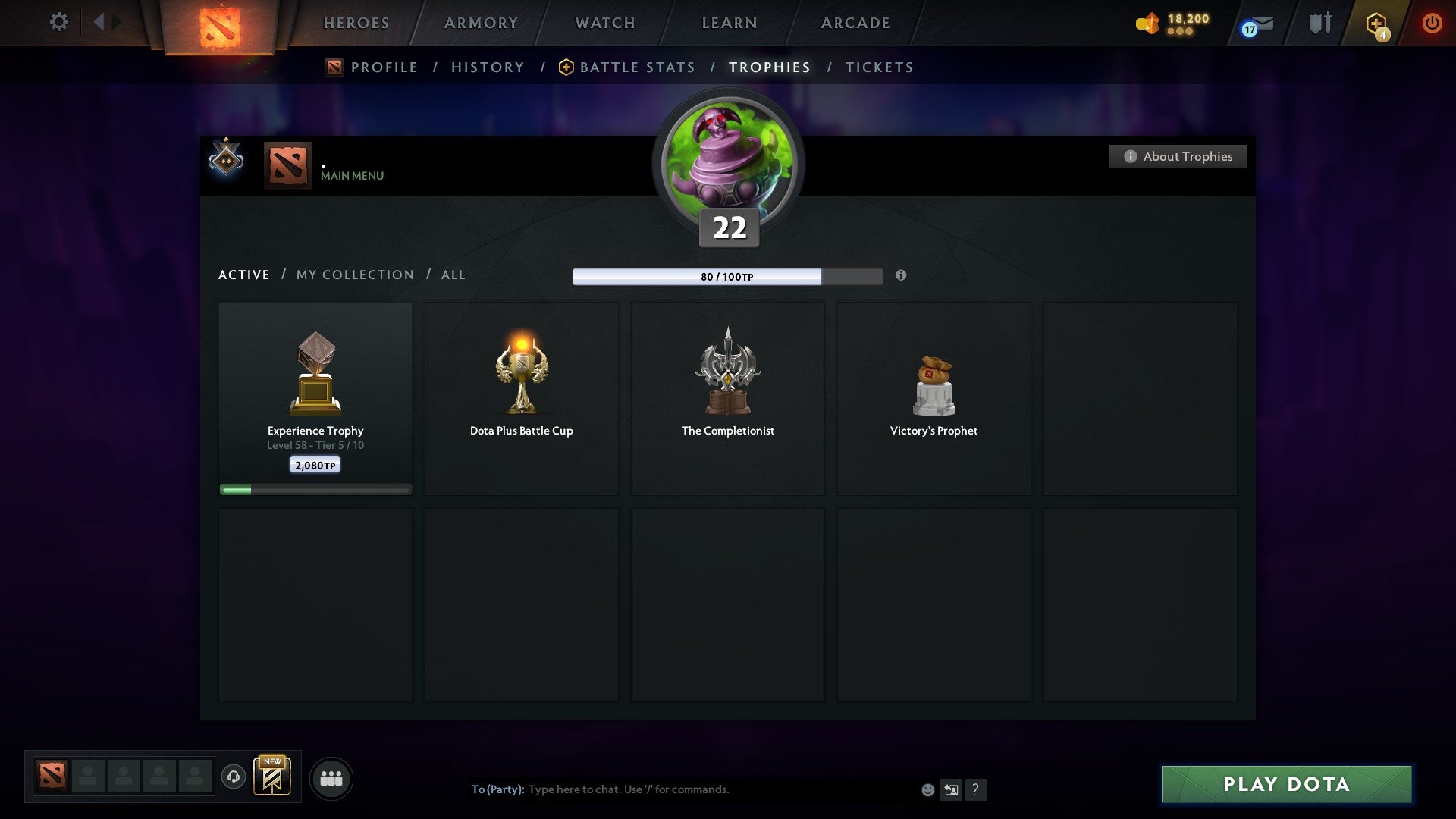This screenshot has height=819, width=1456.
Task: Open the emoticon picker in chat
Action: point(927,789)
